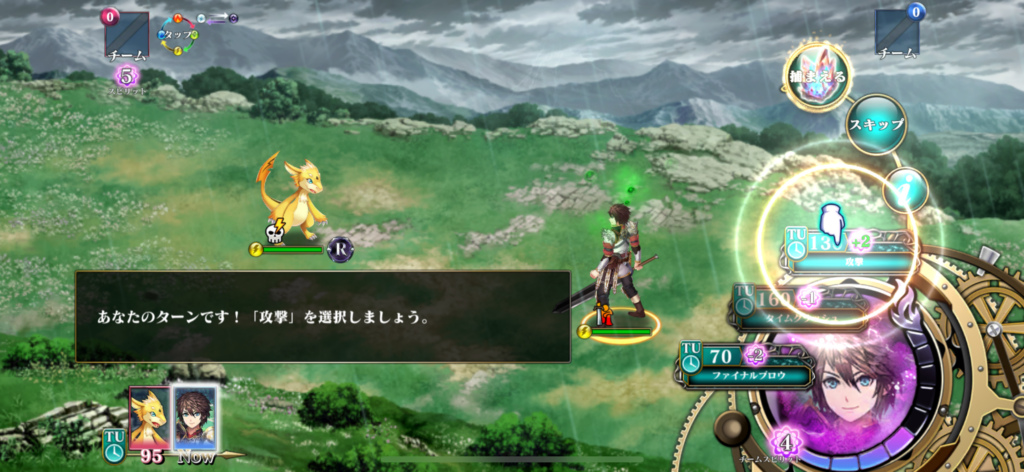The width and height of the screenshot is (1024, 472).
Task: Tap the スキップ (Skip) orb
Action: pos(876,125)
